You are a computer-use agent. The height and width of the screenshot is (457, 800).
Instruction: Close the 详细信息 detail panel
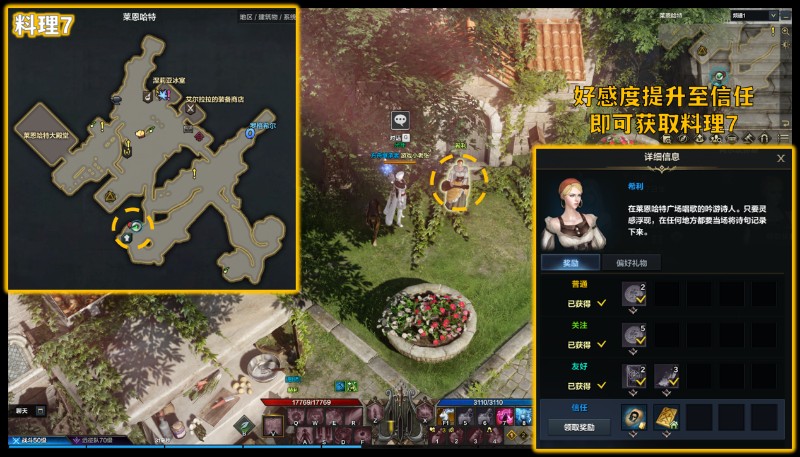pos(781,158)
